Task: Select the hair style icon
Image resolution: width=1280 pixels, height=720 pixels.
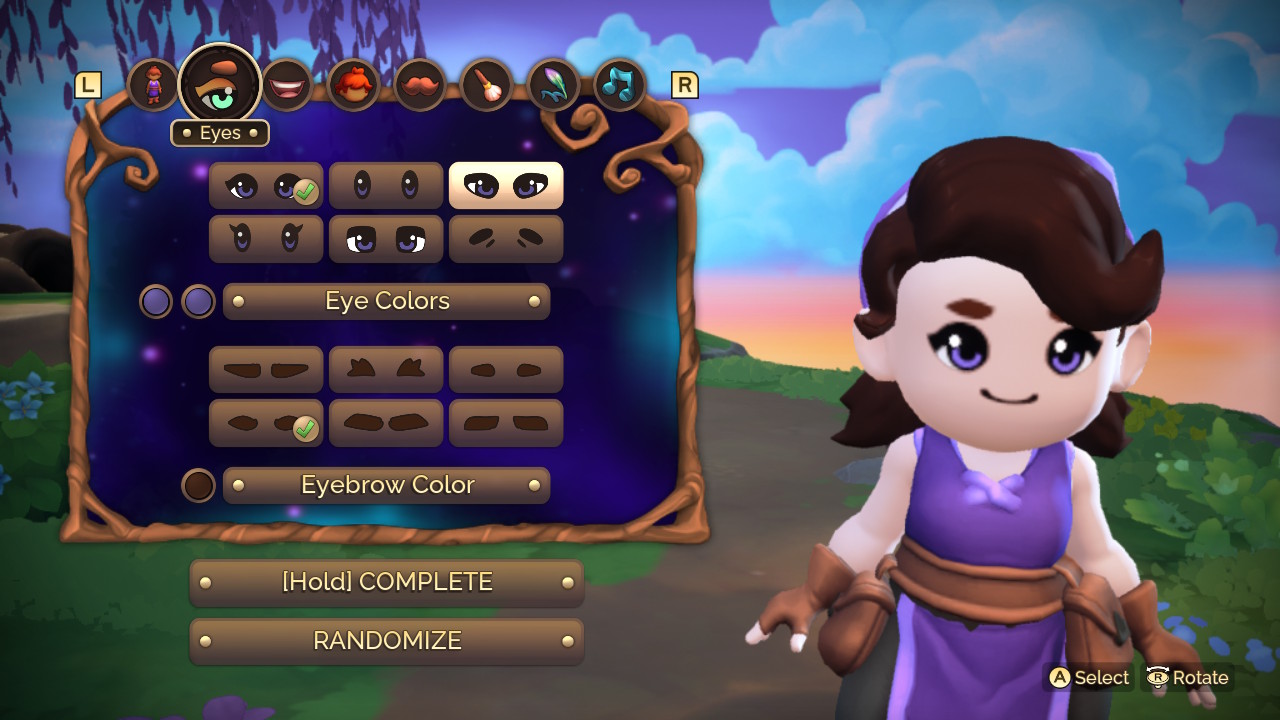Action: click(353, 84)
